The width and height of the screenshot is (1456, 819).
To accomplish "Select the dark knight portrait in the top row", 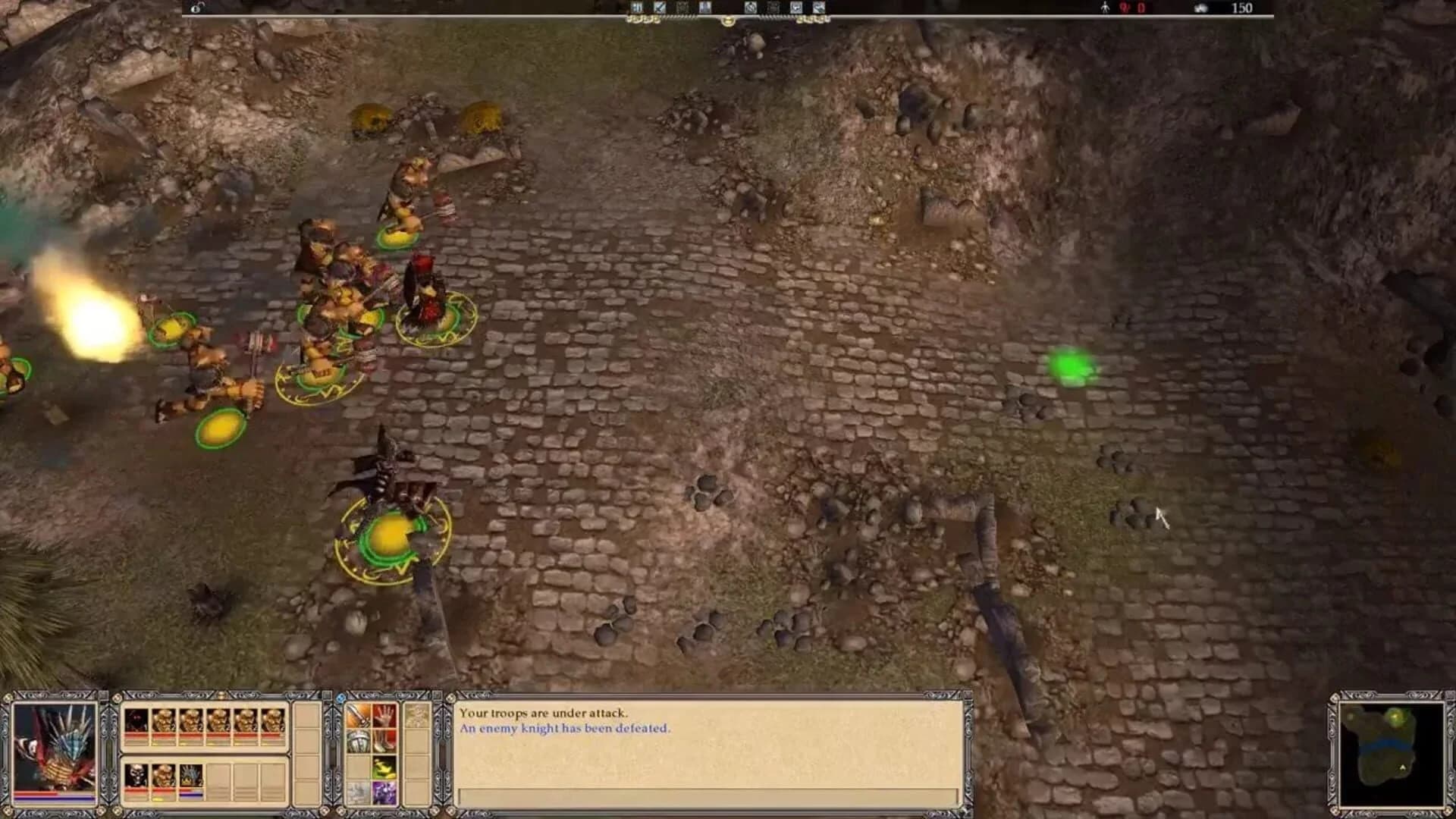I will 135,720.
